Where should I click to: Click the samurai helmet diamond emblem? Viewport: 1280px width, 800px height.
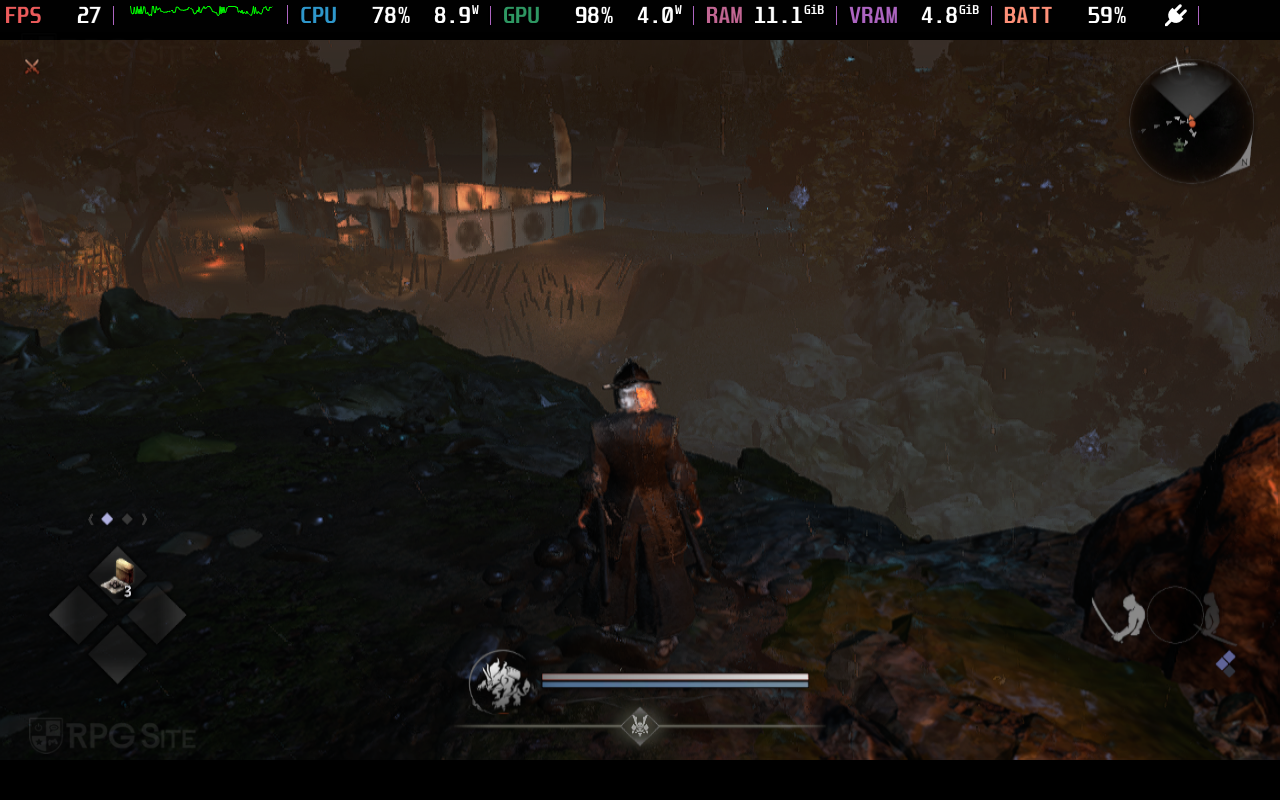pos(639,725)
